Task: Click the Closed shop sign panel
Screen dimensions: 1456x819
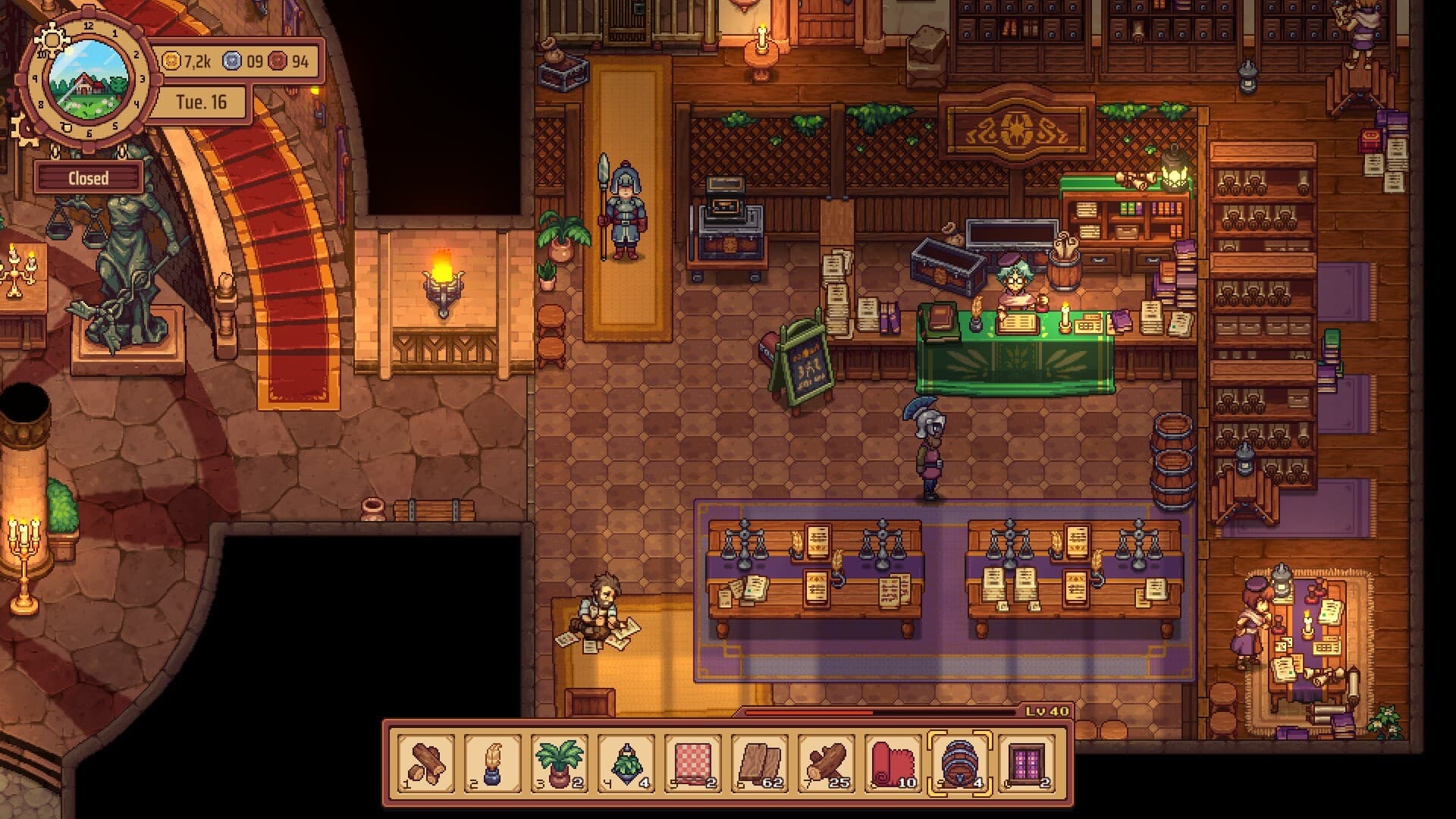Action: [x=90, y=177]
